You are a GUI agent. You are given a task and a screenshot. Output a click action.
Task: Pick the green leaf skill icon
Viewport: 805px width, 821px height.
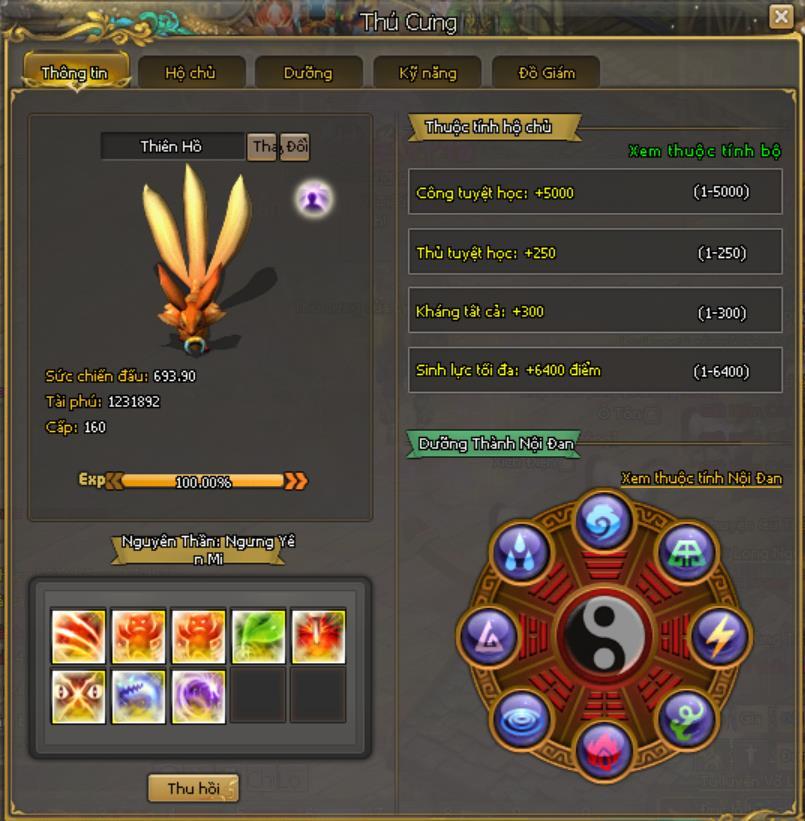[259, 636]
